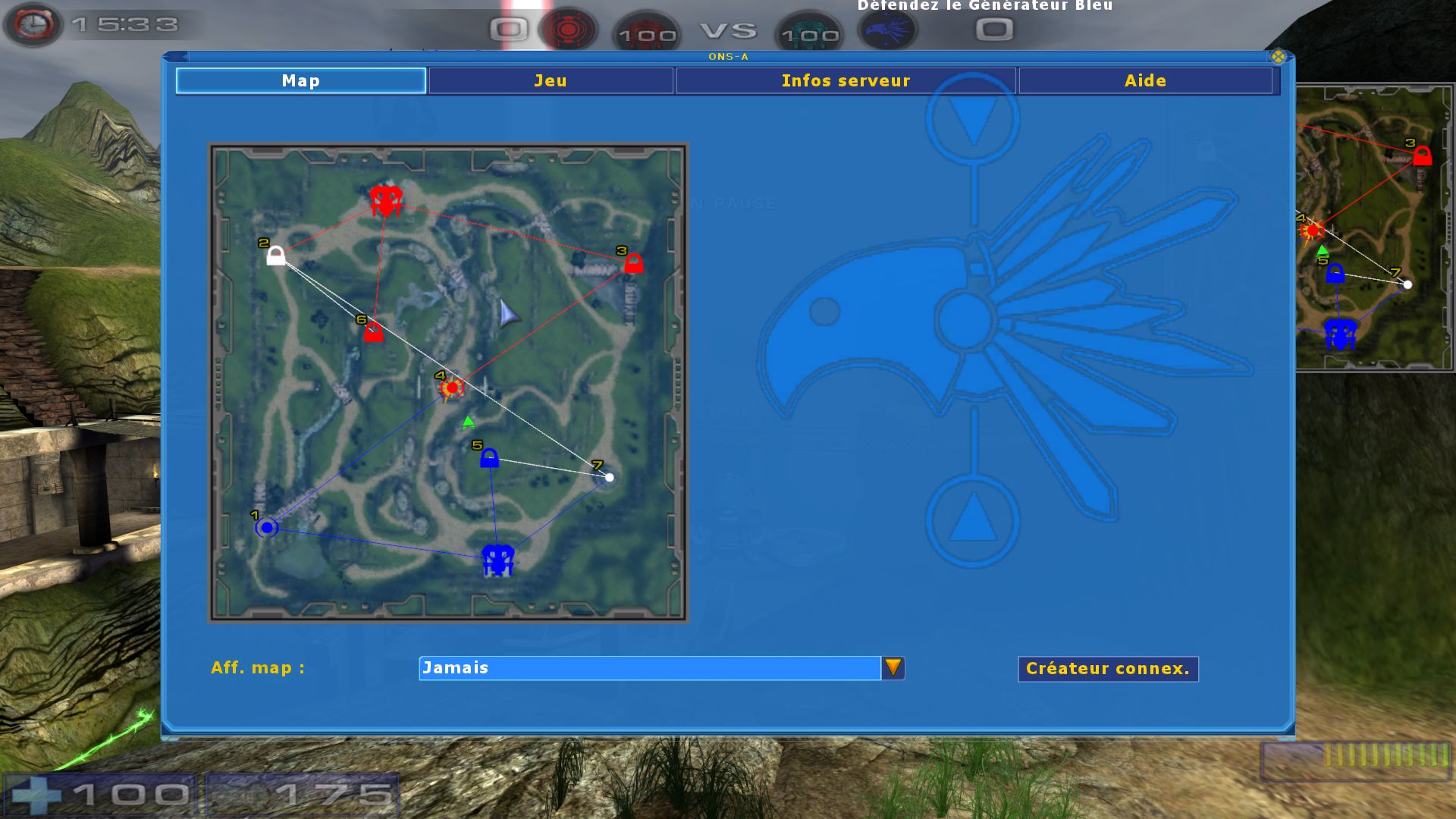Select blue node 1 on the map
This screenshot has width=1456, height=819.
point(267,527)
